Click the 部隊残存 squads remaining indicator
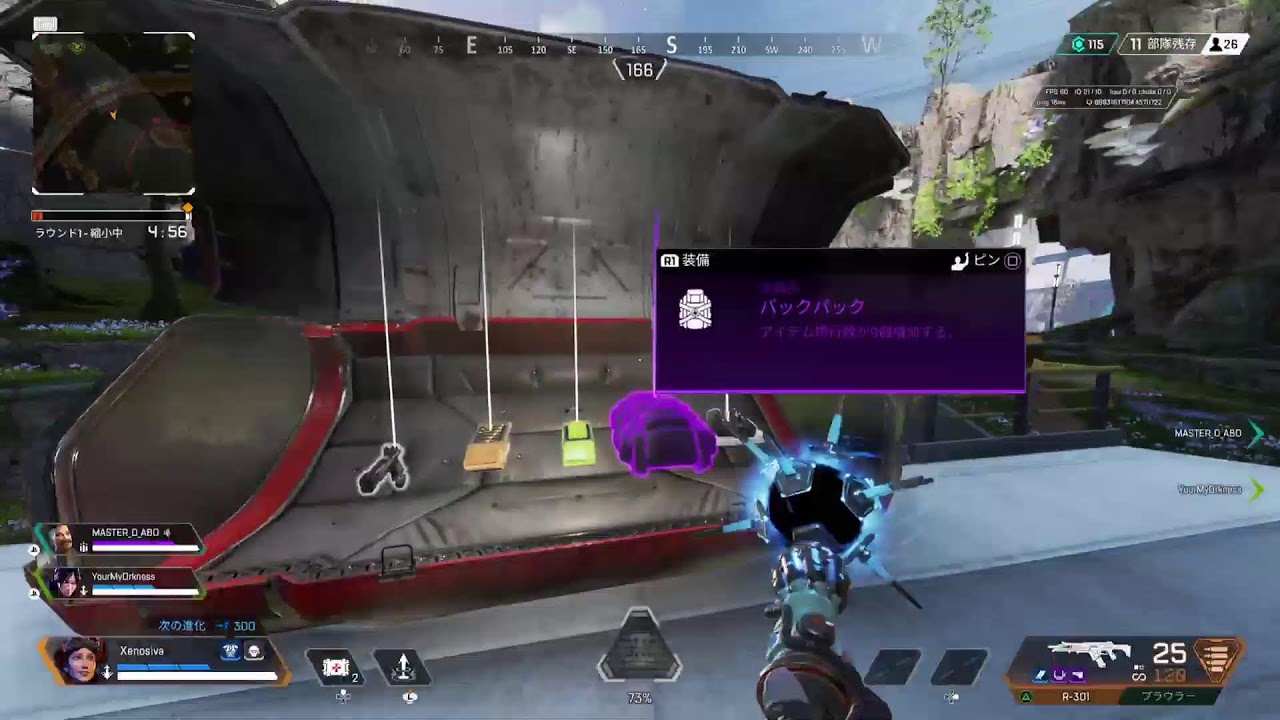This screenshot has height=720, width=1280. tap(1163, 44)
